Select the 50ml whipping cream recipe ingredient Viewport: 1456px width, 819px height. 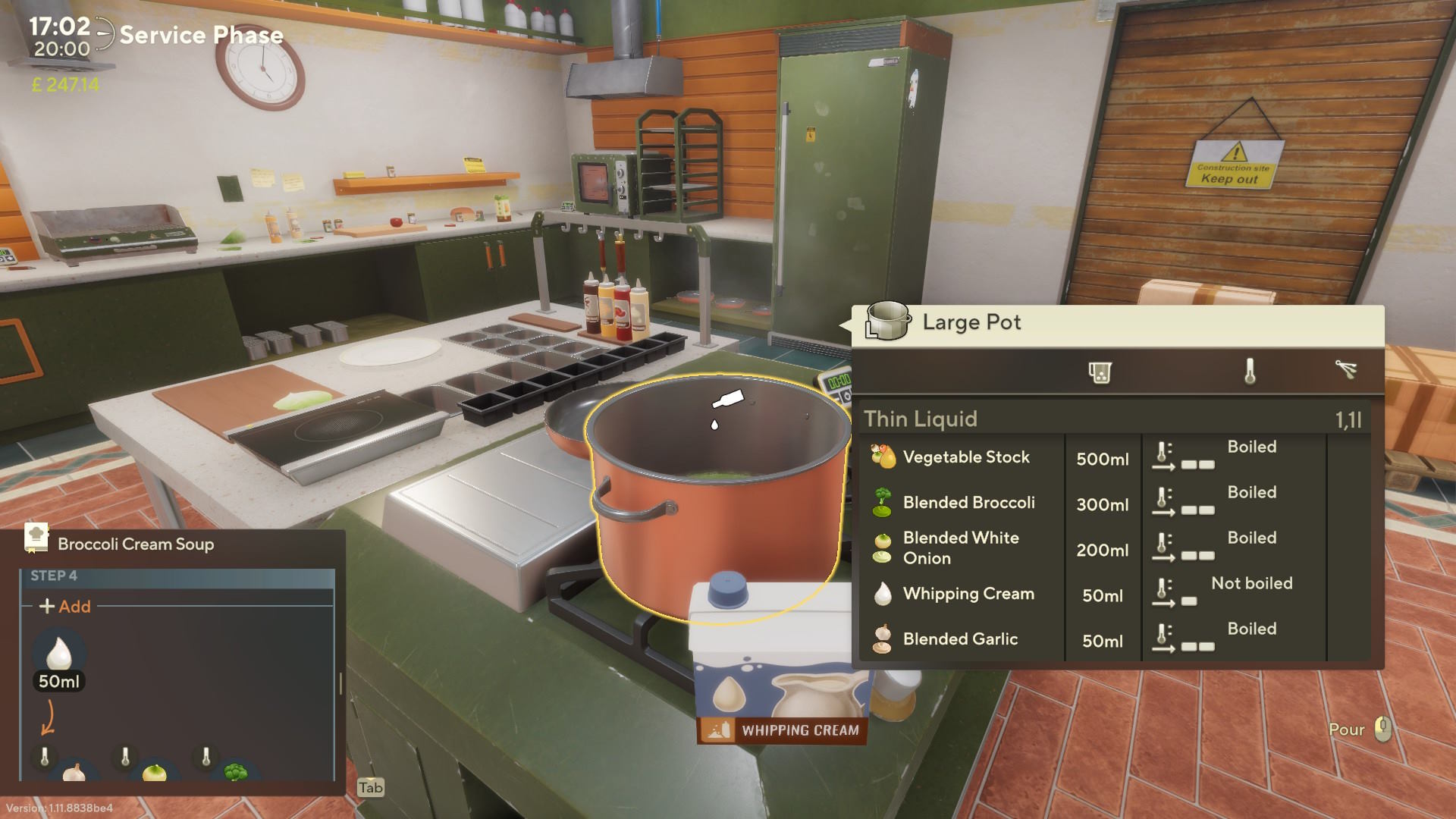[x=59, y=660]
